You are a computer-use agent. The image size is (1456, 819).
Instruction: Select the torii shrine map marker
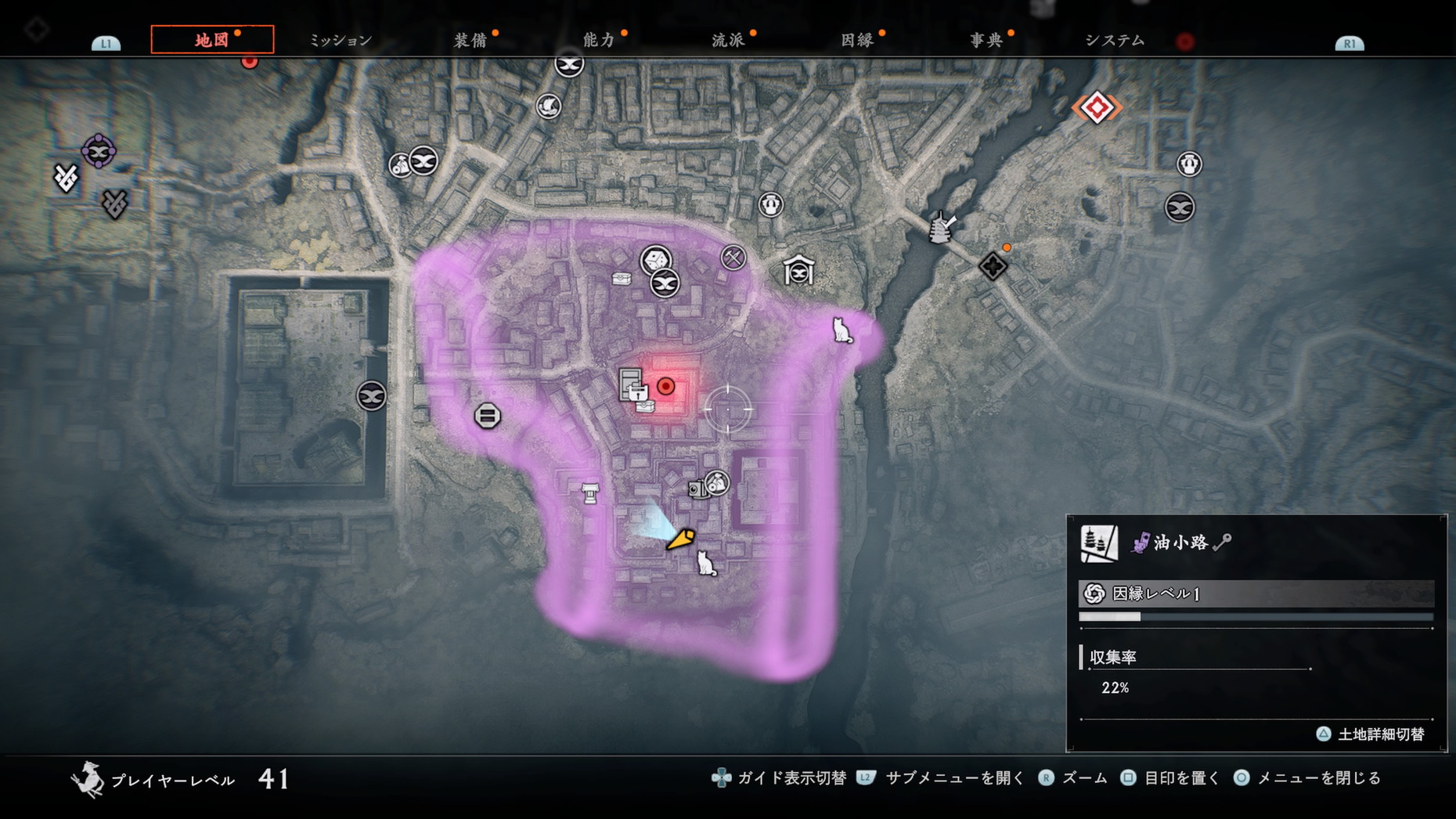coord(590,493)
